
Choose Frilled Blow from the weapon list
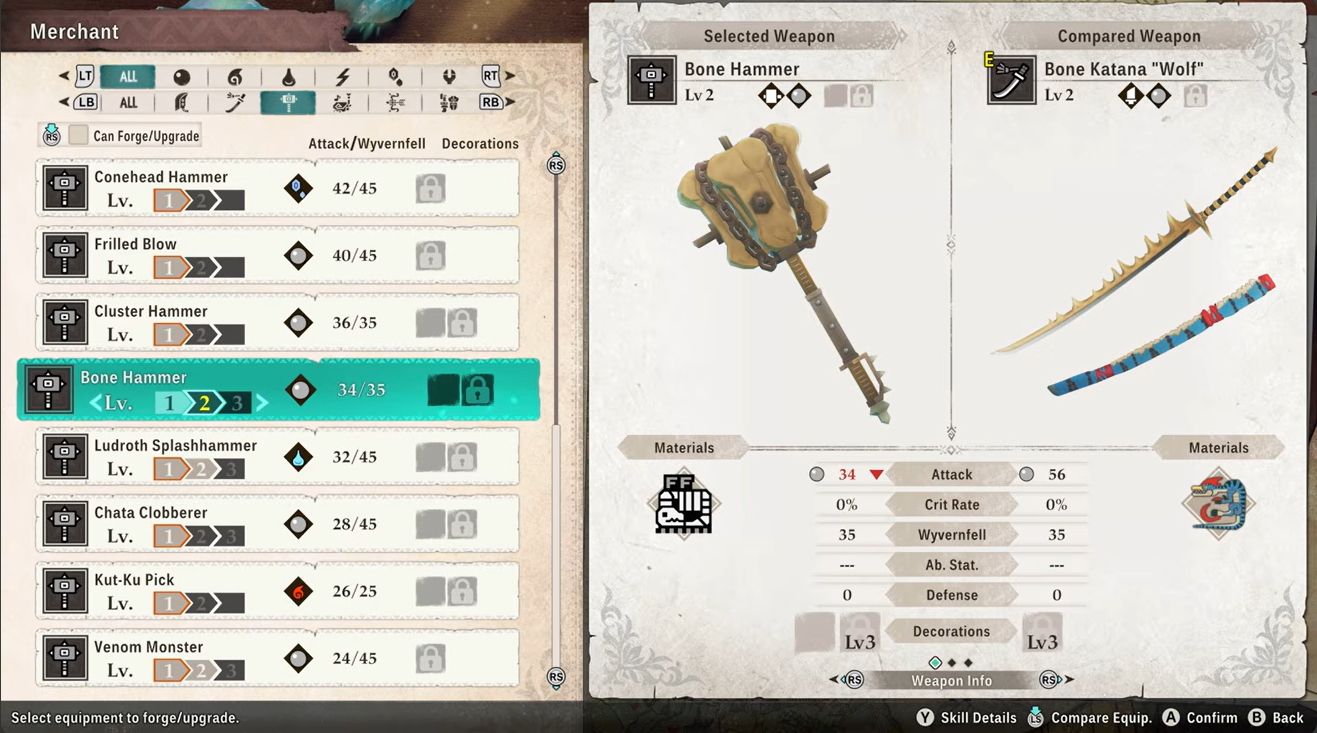[277, 255]
